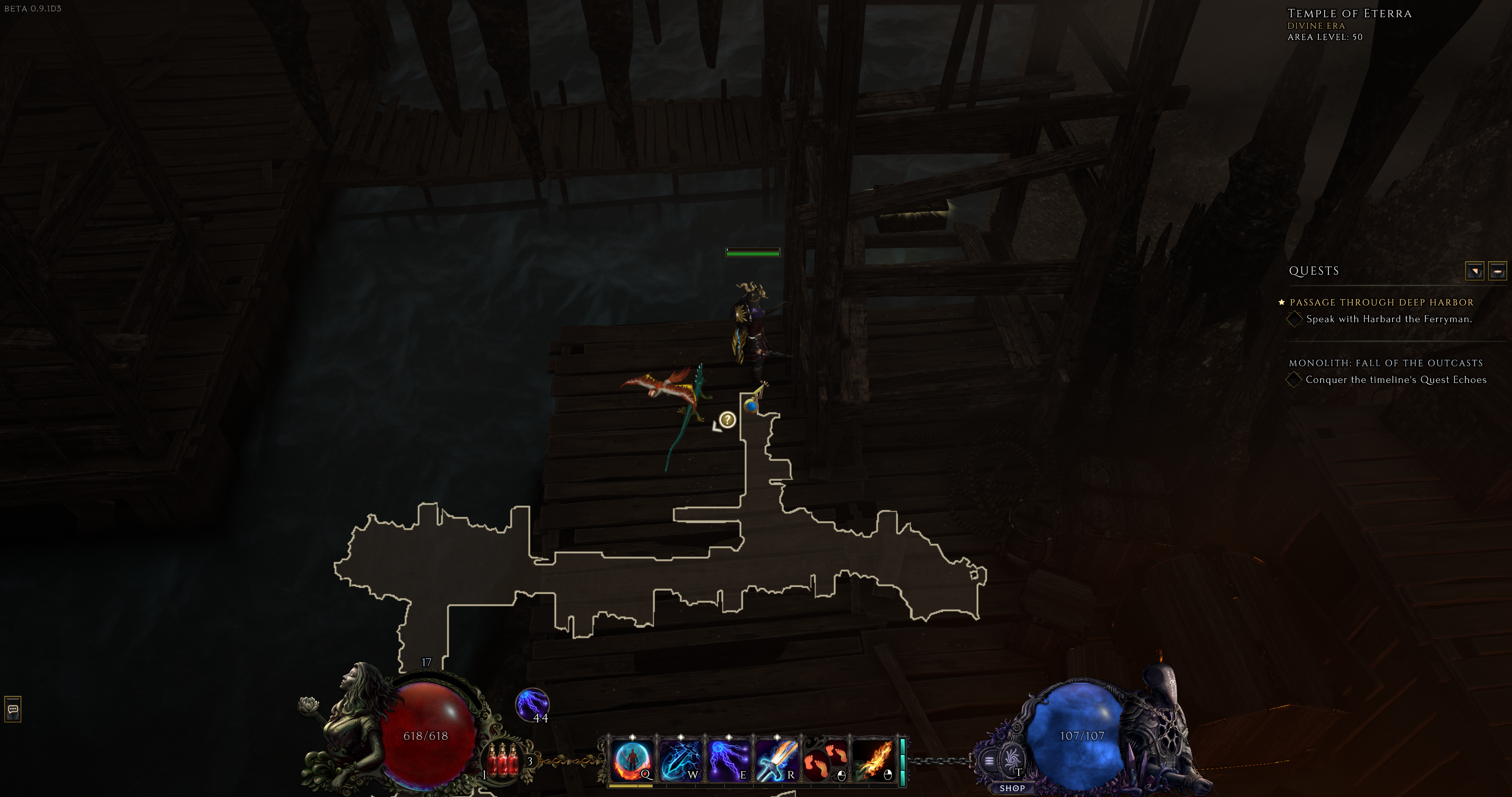Open the Shop button
The image size is (1512, 797).
(x=1012, y=788)
